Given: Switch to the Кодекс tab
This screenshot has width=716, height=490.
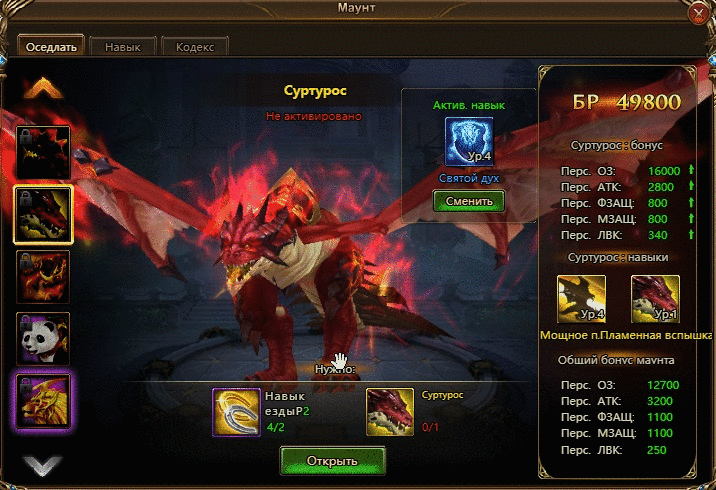Looking at the screenshot, I should pos(194,47).
